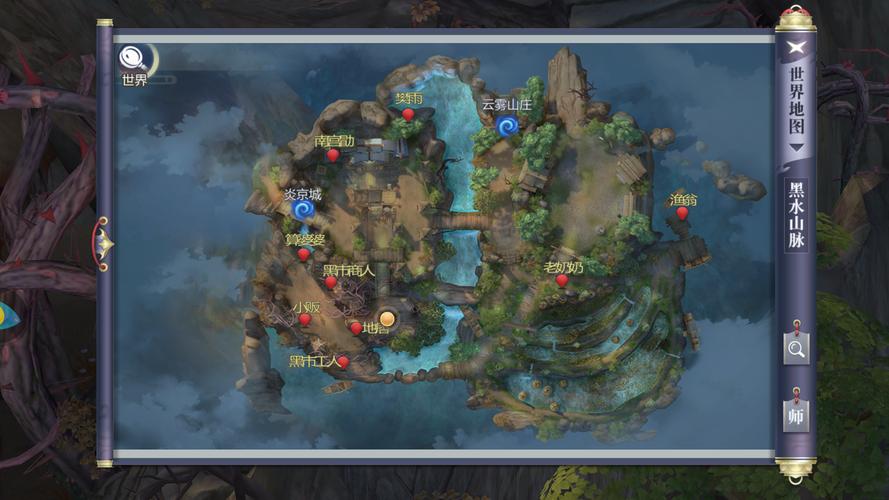Close the map with the X button
The width and height of the screenshot is (889, 500).
(796, 46)
